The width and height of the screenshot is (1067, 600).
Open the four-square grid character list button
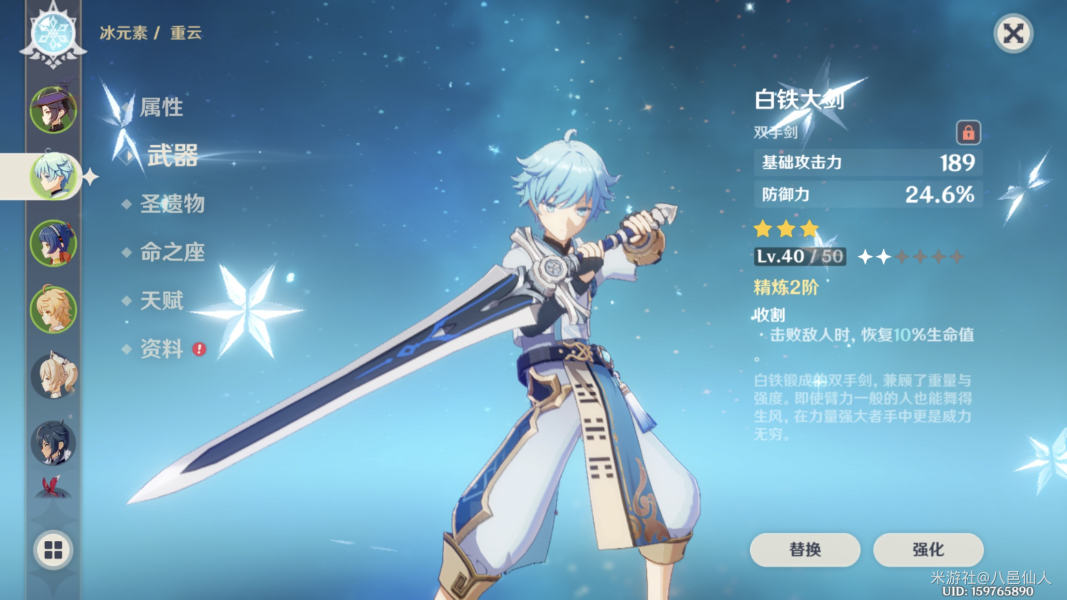pyautogui.click(x=53, y=549)
